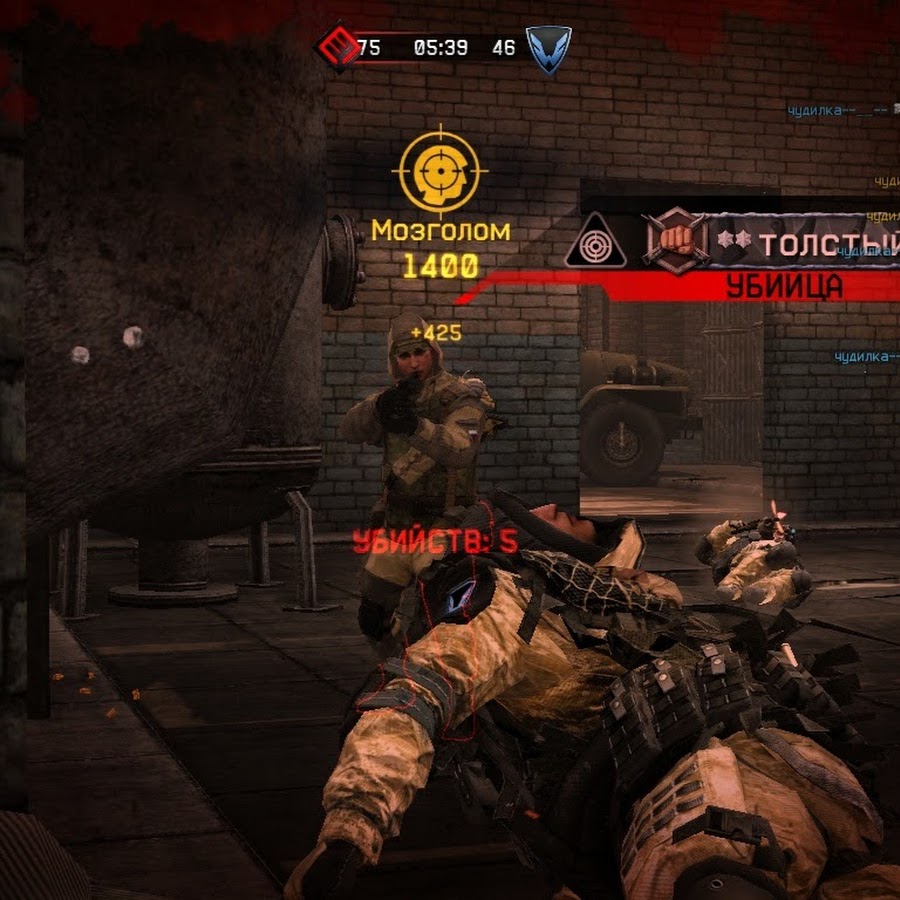Click the red team emblem on the scoreboard
The width and height of the screenshot is (900, 900).
tap(336, 46)
